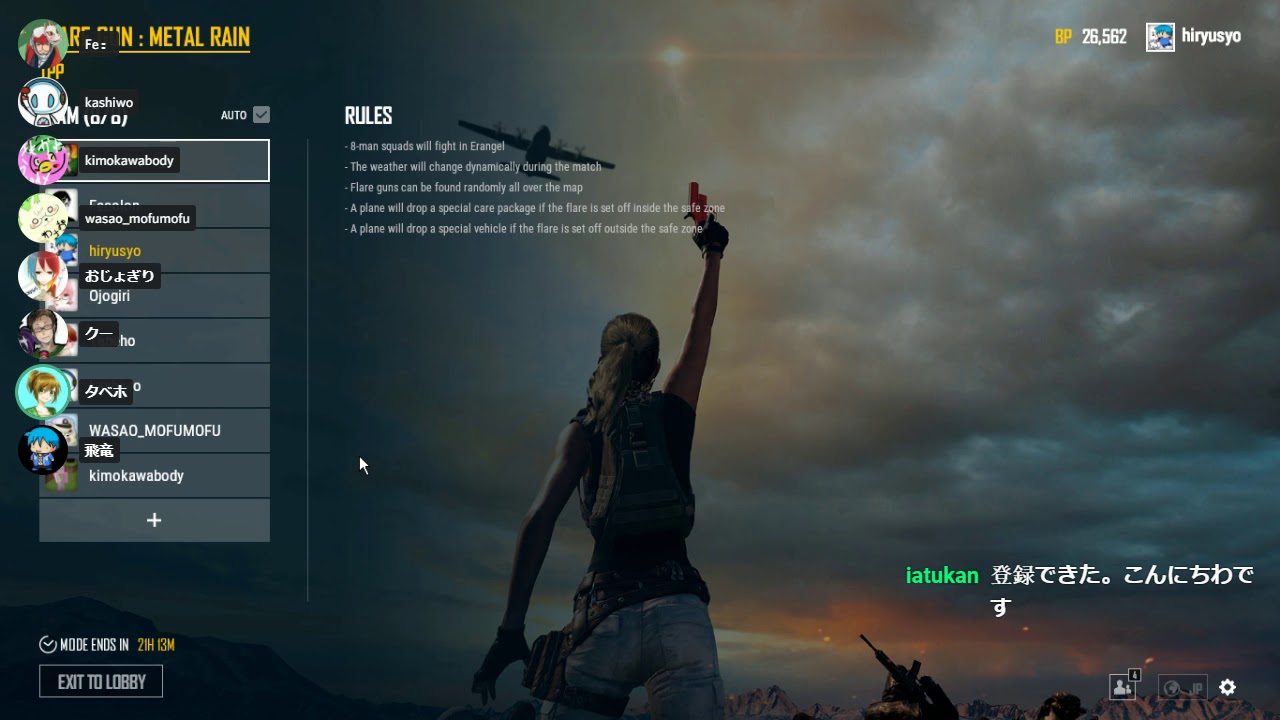Click wasao_mofumofu's avatar thumbnail
Image resolution: width=1280 pixels, height=720 pixels.
[x=45, y=217]
